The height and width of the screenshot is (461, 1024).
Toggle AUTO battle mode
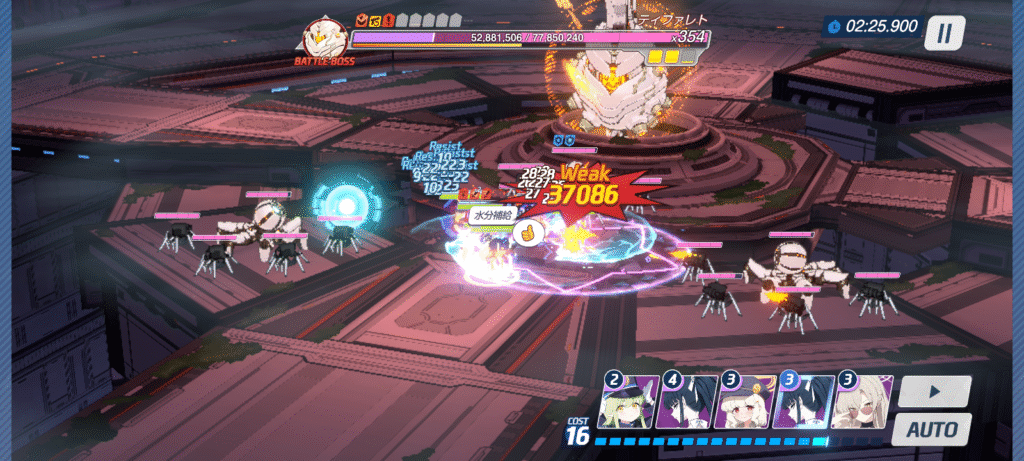[932, 431]
